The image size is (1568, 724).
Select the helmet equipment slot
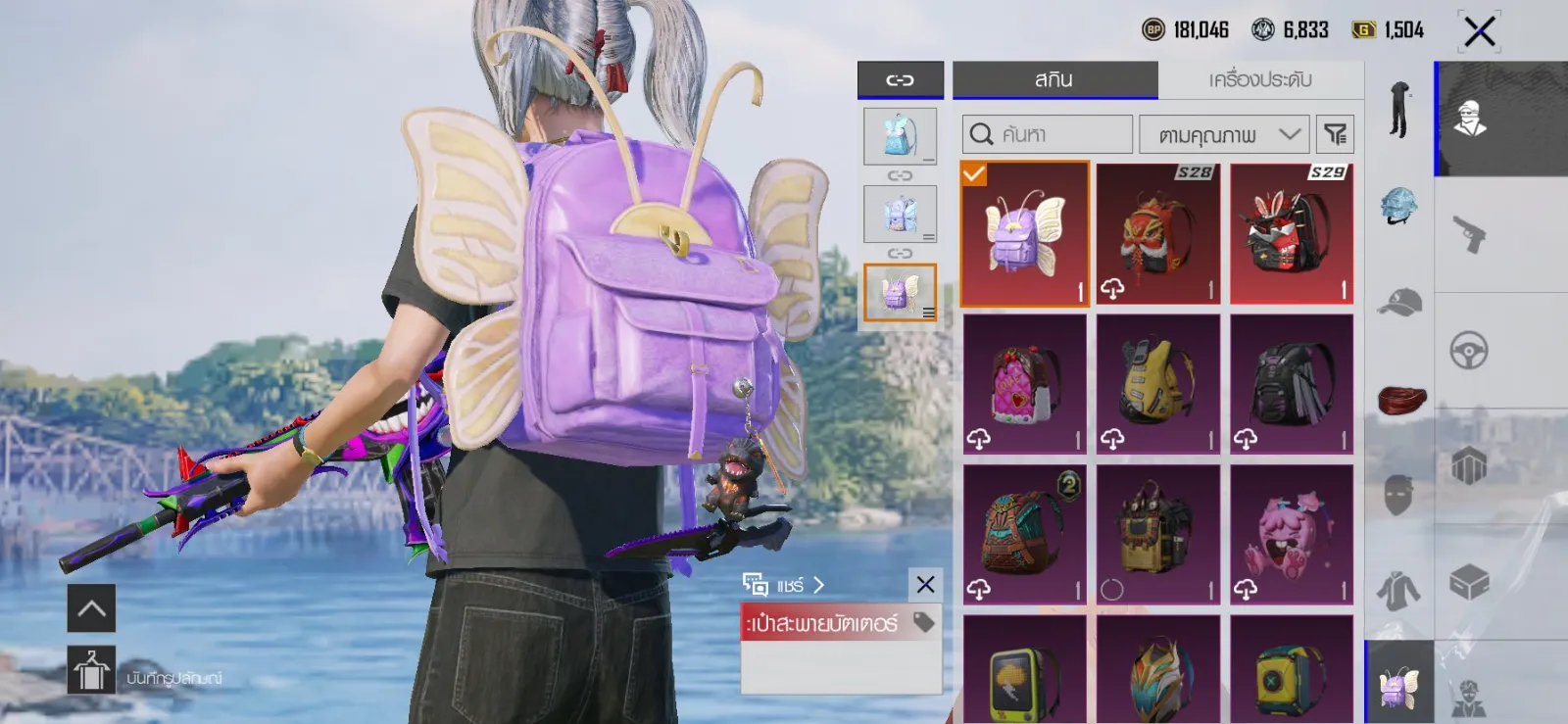pos(1398,207)
